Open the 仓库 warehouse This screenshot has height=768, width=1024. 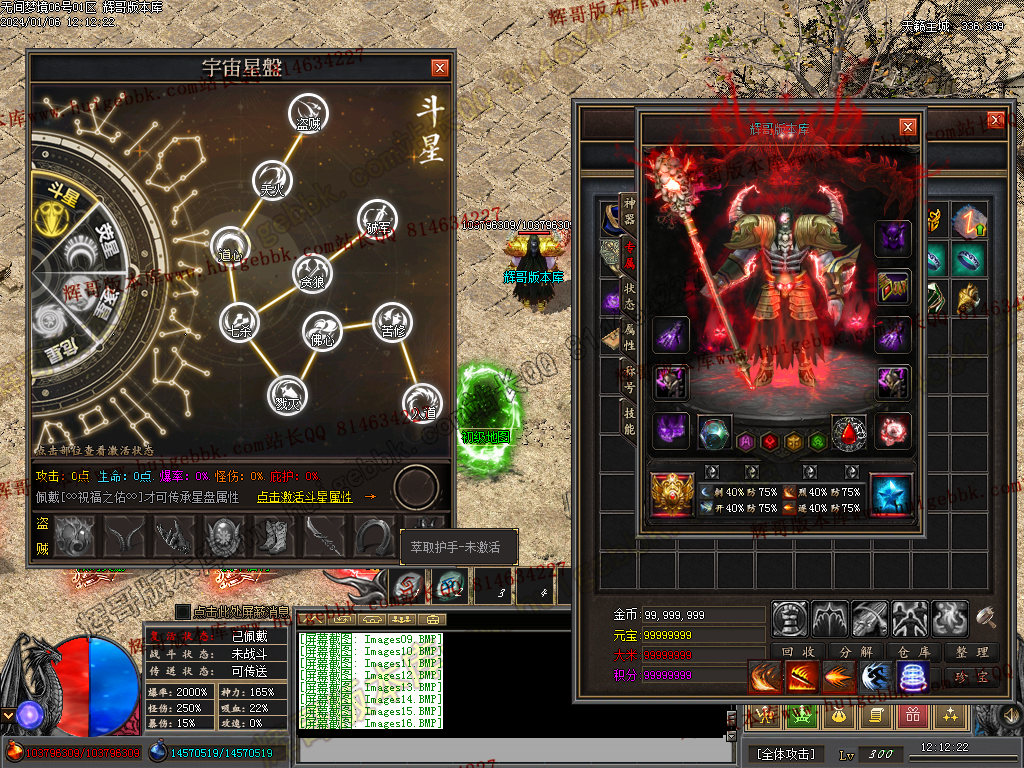(913, 652)
